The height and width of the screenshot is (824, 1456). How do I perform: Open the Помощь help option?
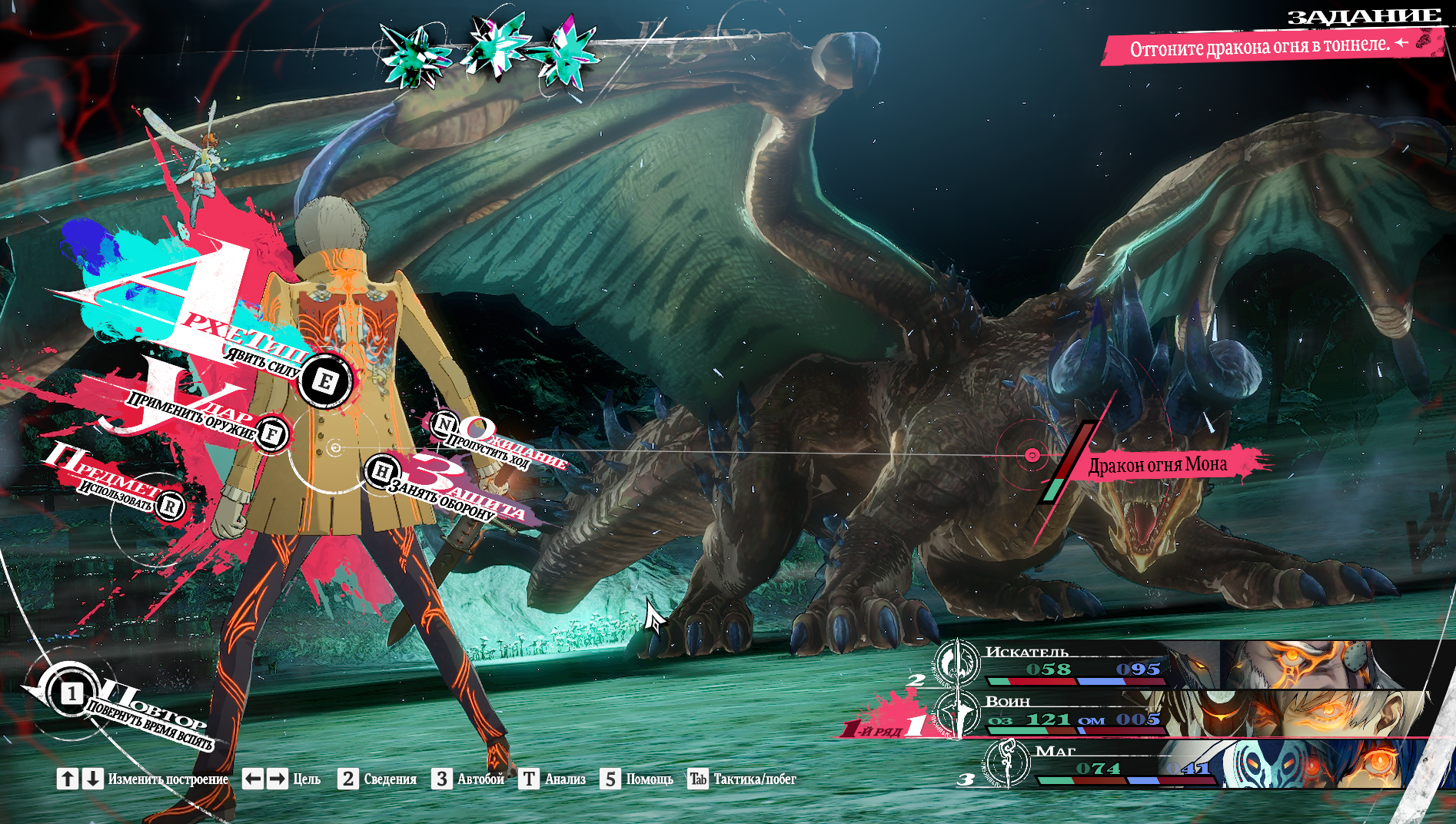[x=637, y=779]
